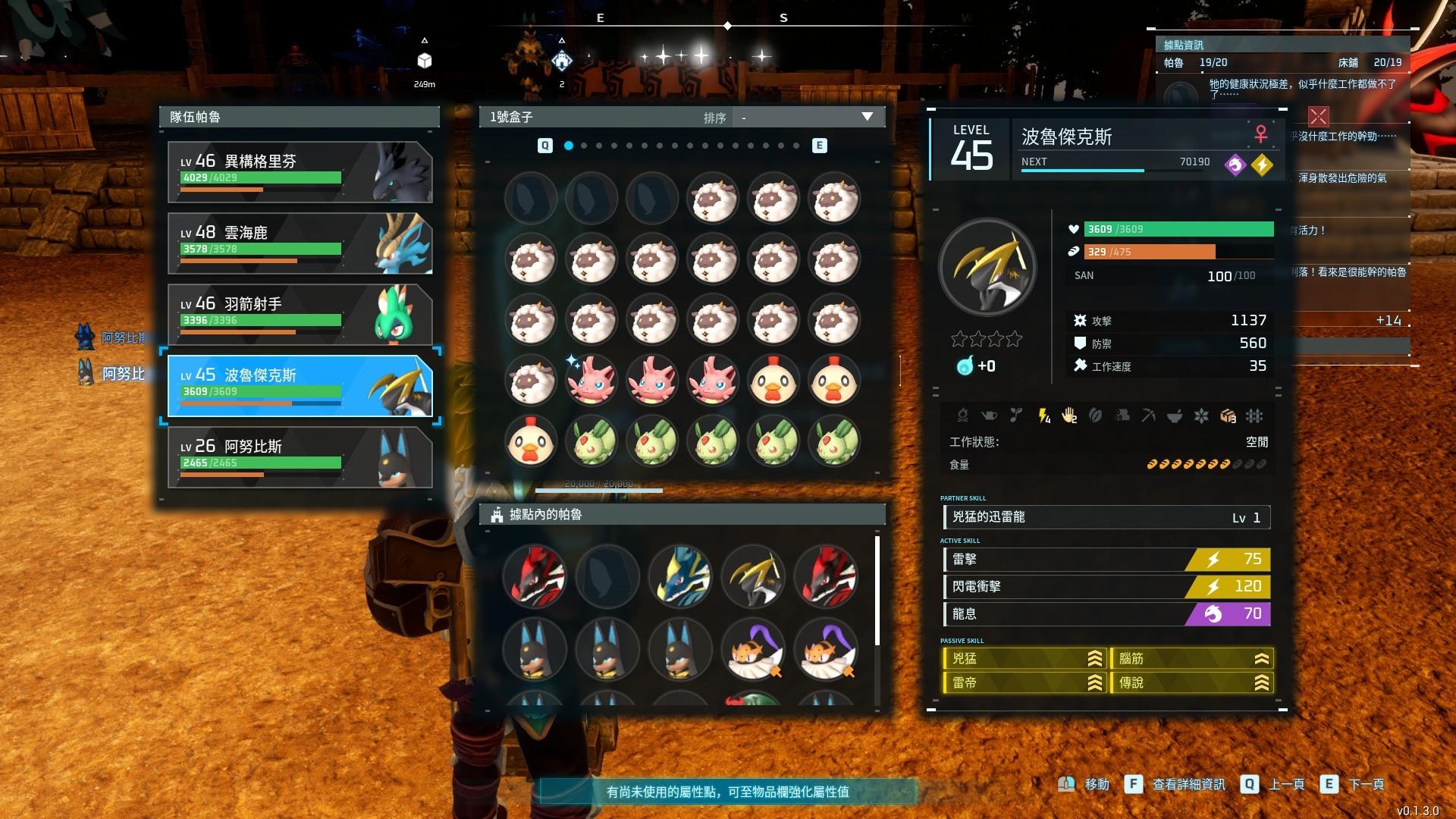Select the 腦筋 passive skill
The height and width of the screenshot is (819, 1456).
tap(1191, 659)
